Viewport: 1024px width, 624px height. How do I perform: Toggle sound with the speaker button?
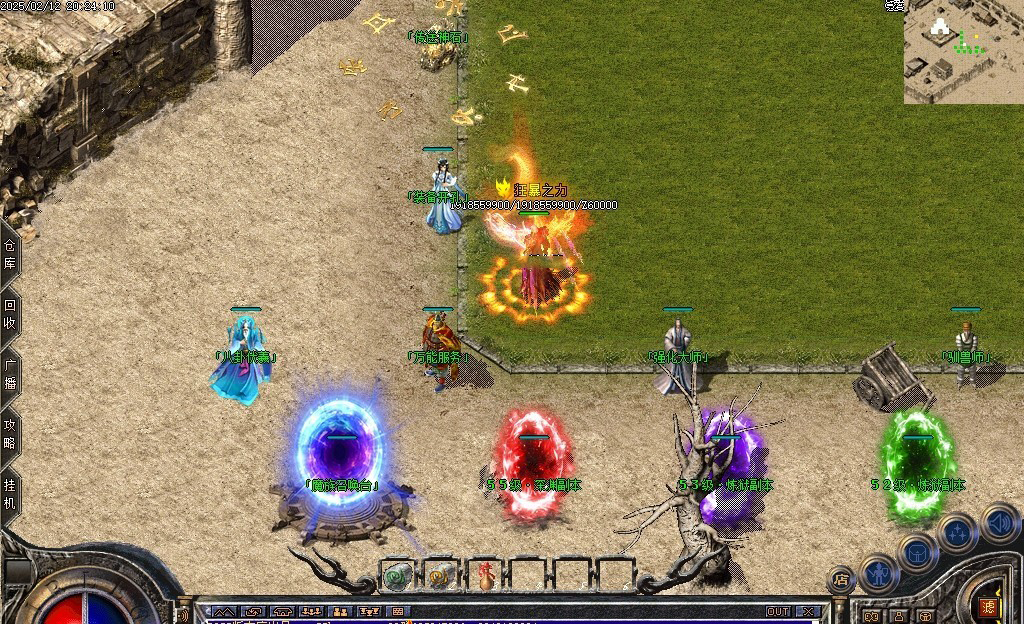point(998,521)
